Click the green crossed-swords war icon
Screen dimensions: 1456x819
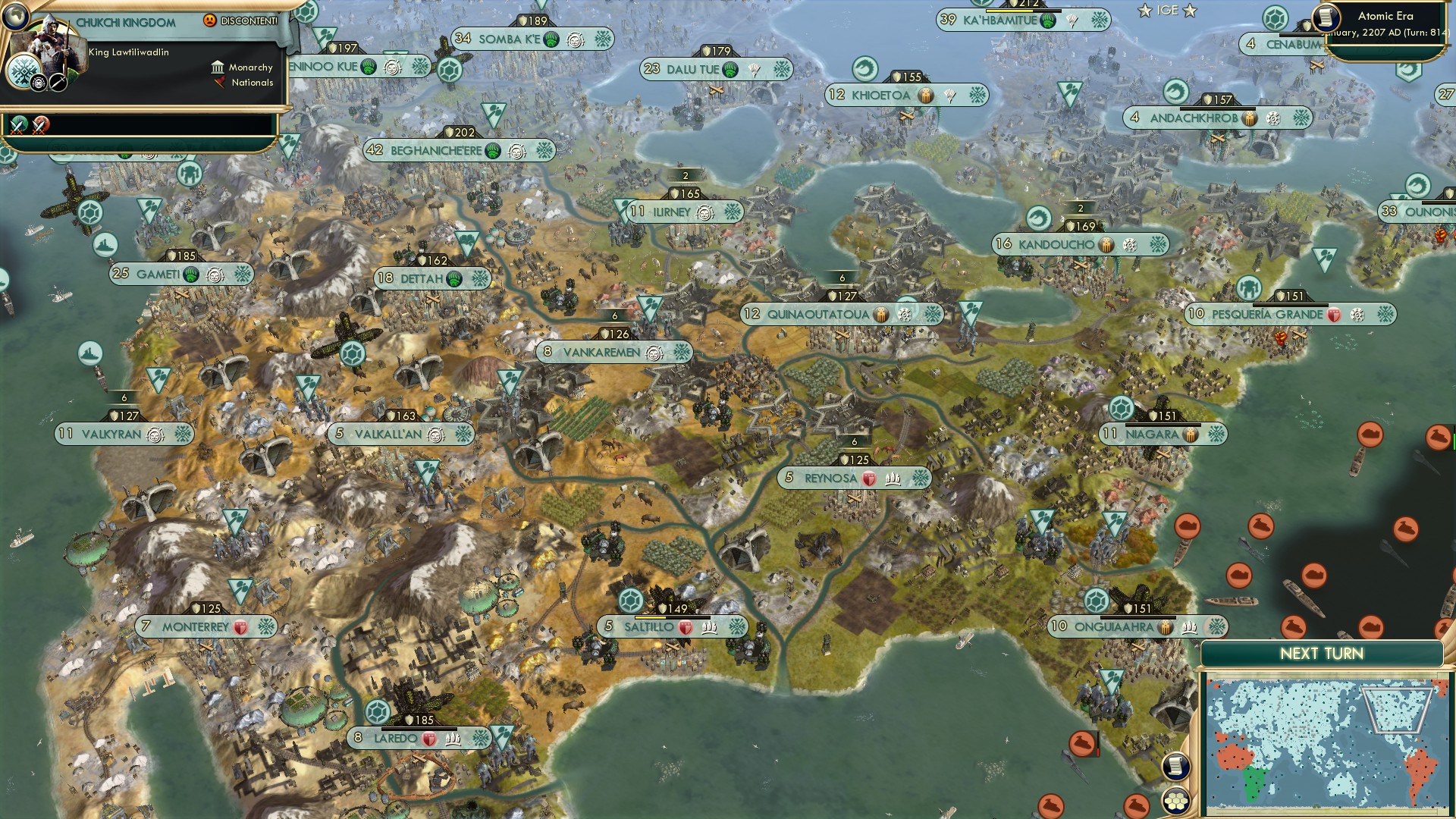tap(18, 124)
